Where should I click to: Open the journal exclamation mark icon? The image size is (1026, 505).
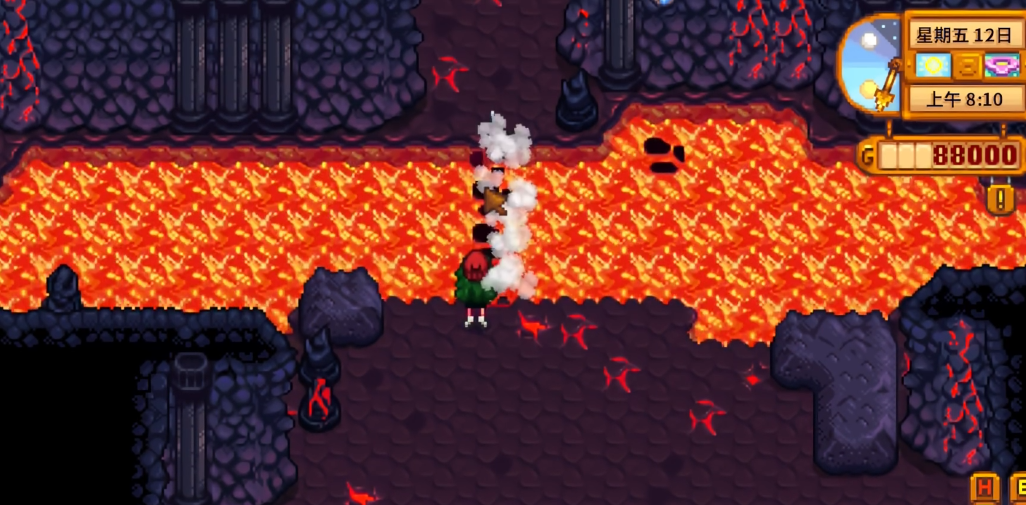click(x=1000, y=199)
